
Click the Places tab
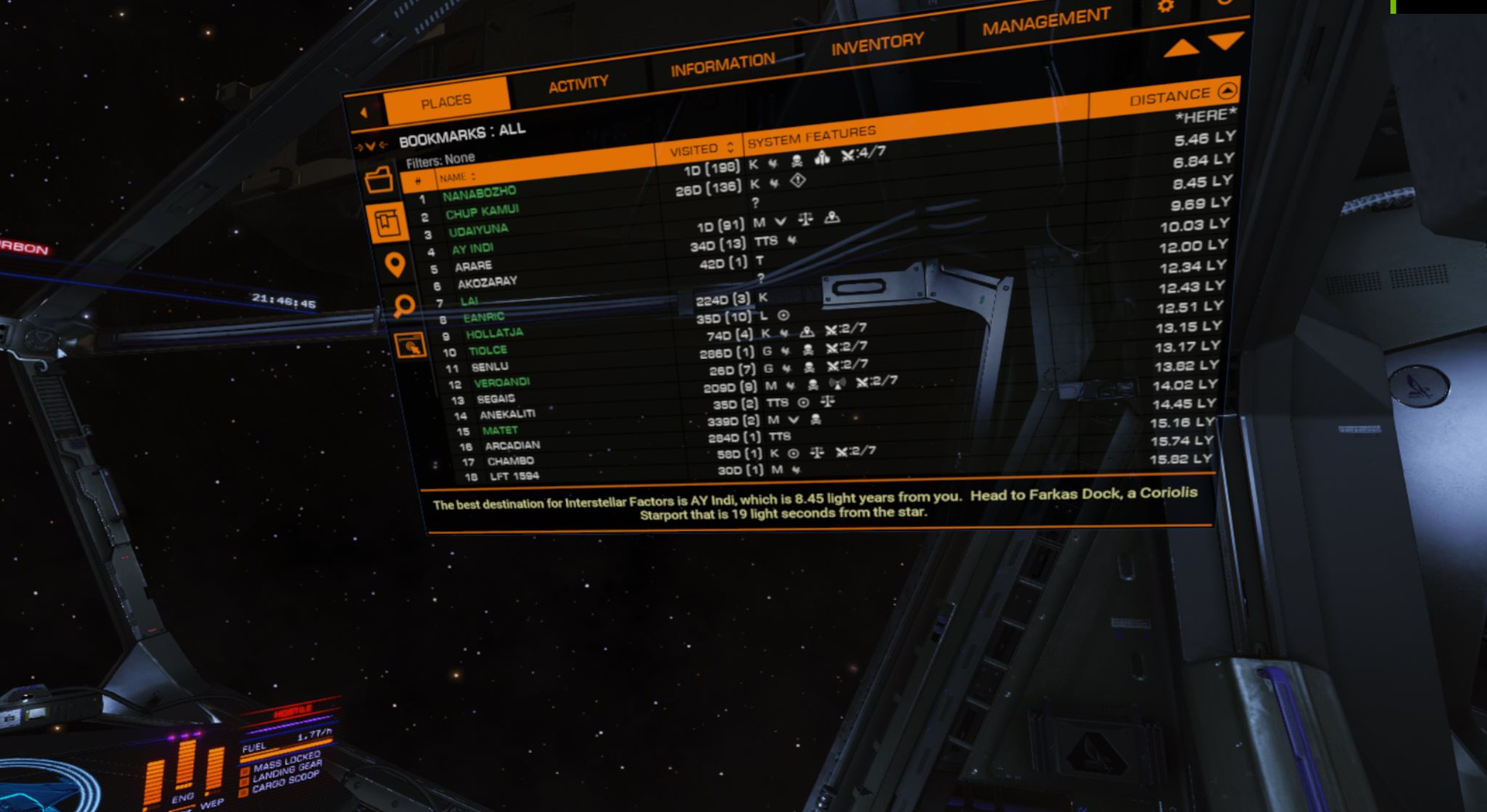[446, 101]
